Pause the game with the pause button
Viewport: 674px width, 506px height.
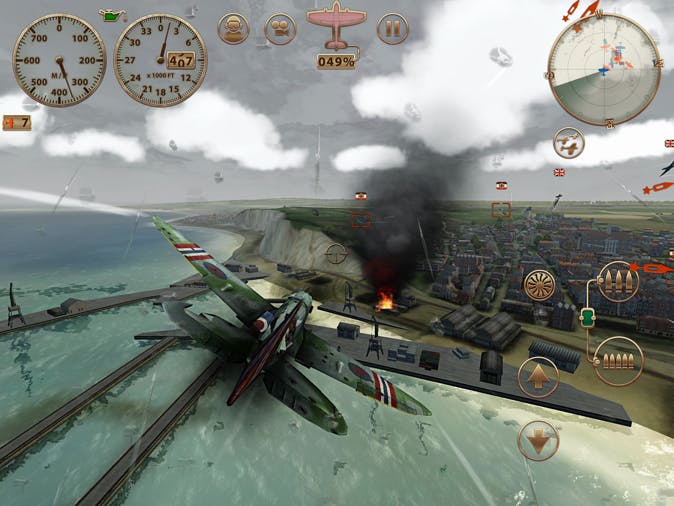point(392,28)
